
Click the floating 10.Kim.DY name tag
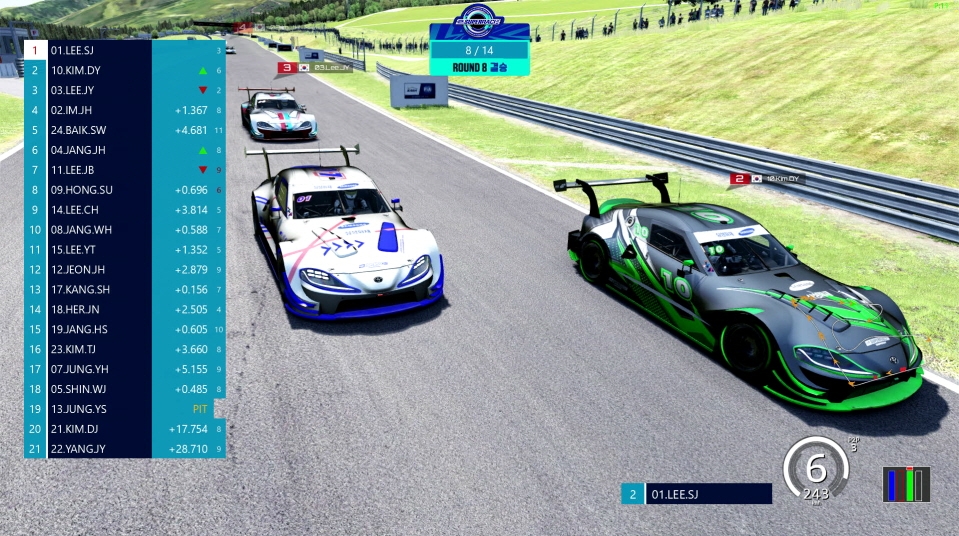click(767, 179)
